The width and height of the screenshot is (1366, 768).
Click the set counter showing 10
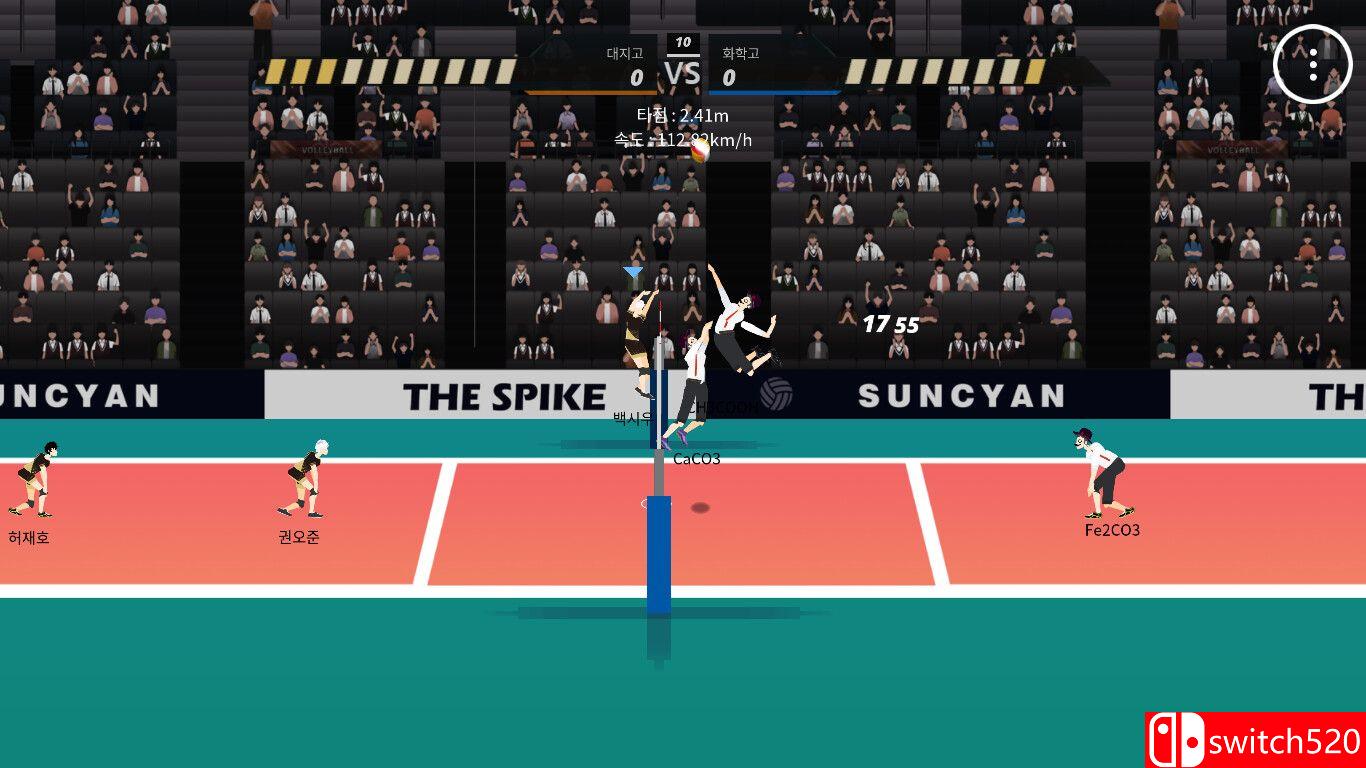(x=683, y=44)
